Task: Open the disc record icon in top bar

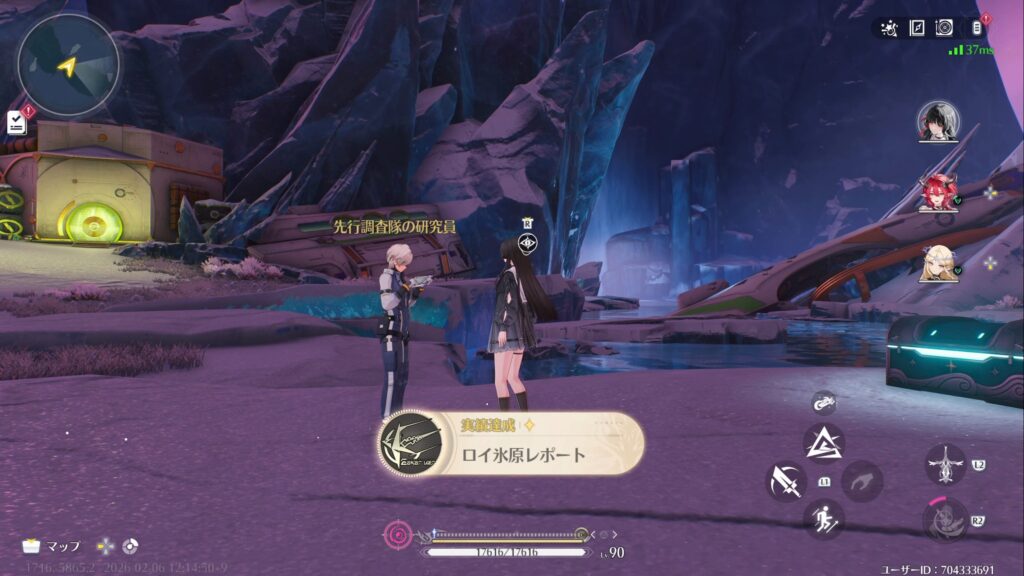Action: click(944, 28)
